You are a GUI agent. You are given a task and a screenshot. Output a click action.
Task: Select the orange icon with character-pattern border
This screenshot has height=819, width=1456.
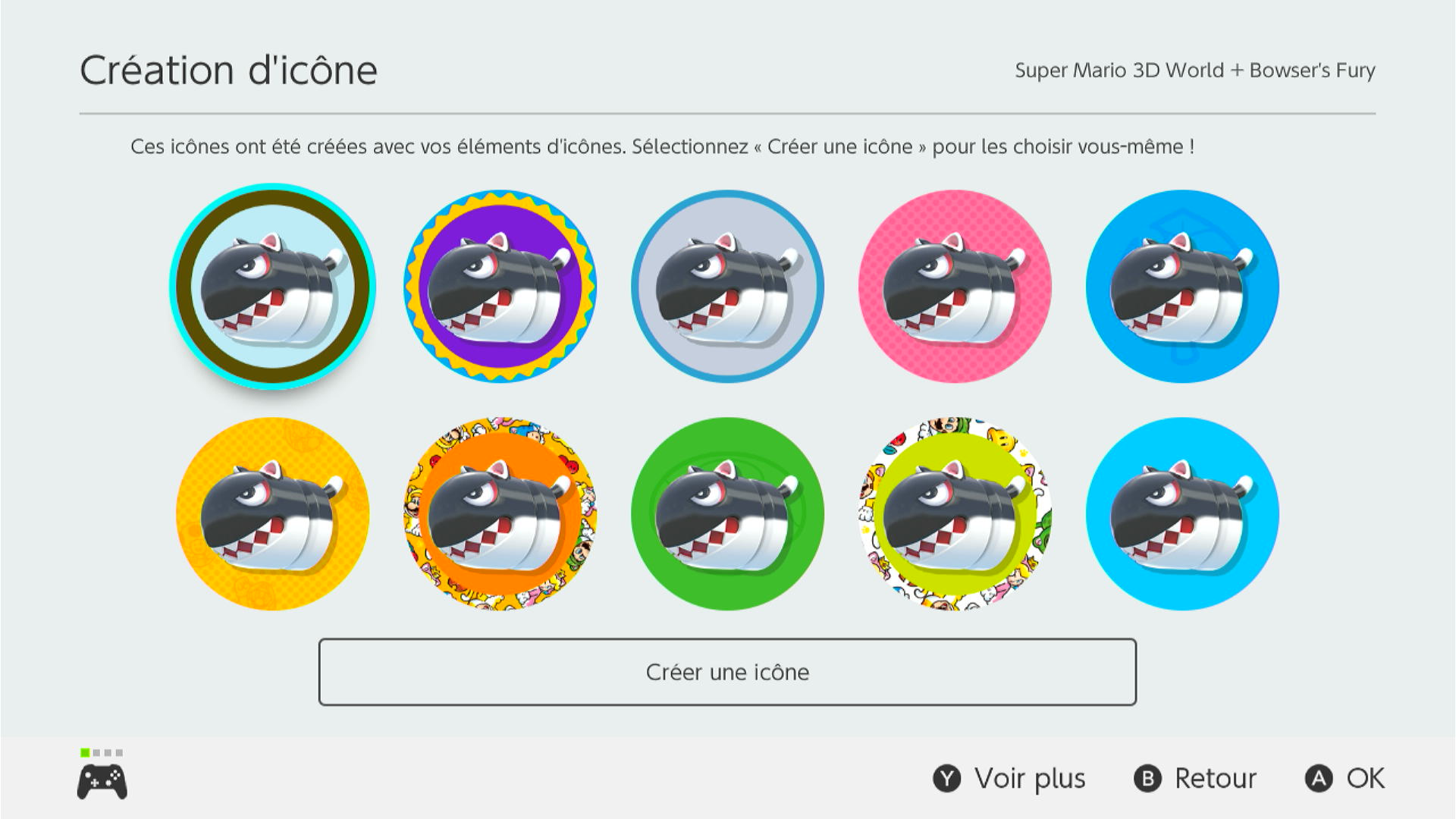(500, 514)
